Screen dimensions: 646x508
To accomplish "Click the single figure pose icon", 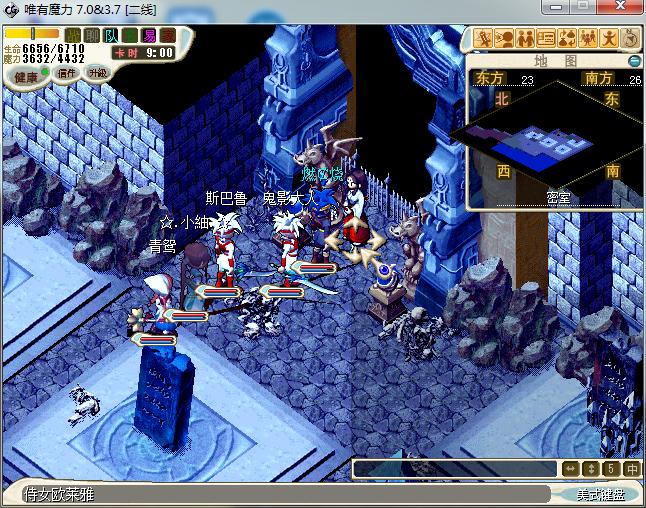I will [609, 39].
